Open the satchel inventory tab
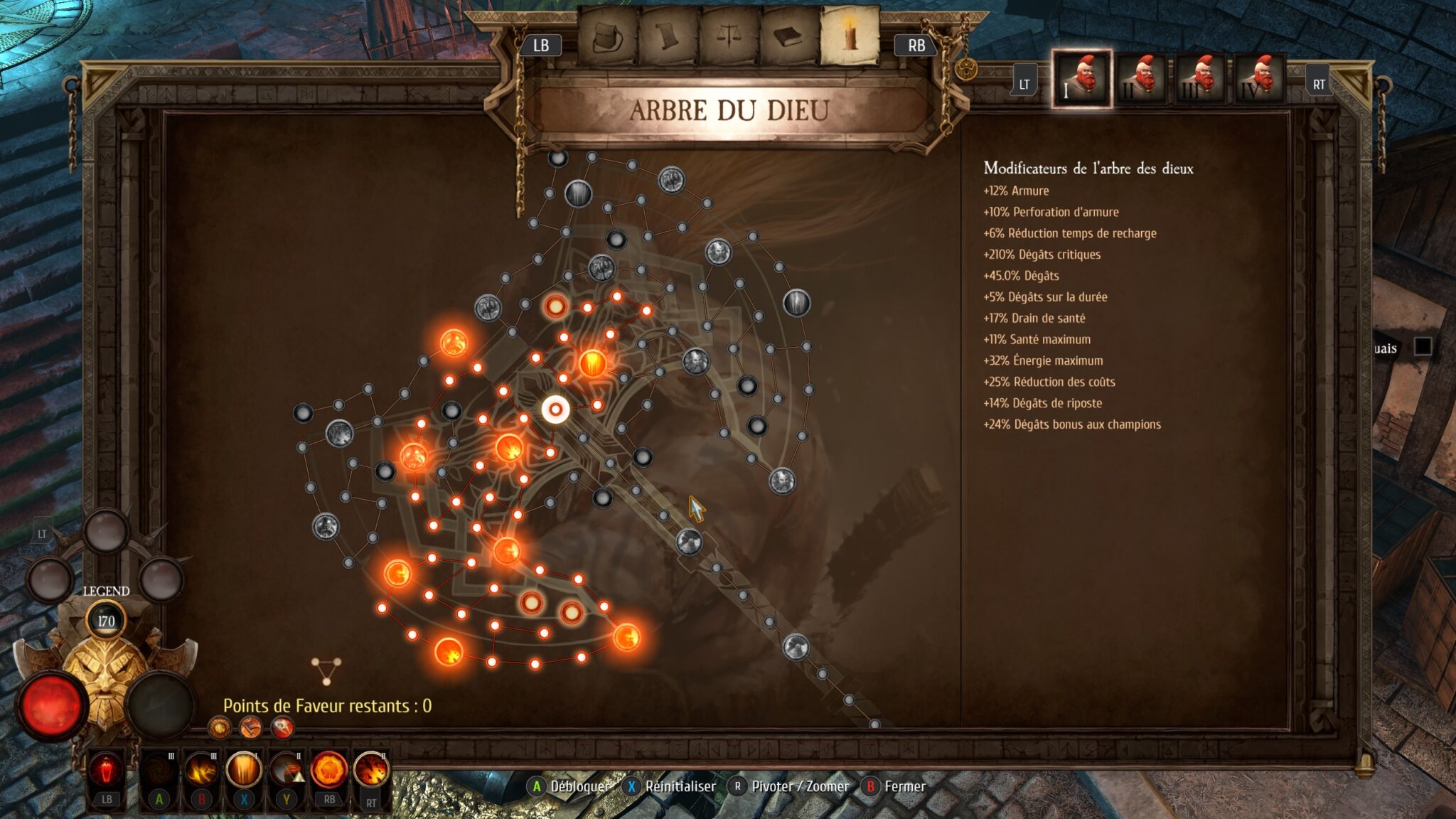Screen dimensions: 1456x819 pyautogui.click(x=608, y=36)
